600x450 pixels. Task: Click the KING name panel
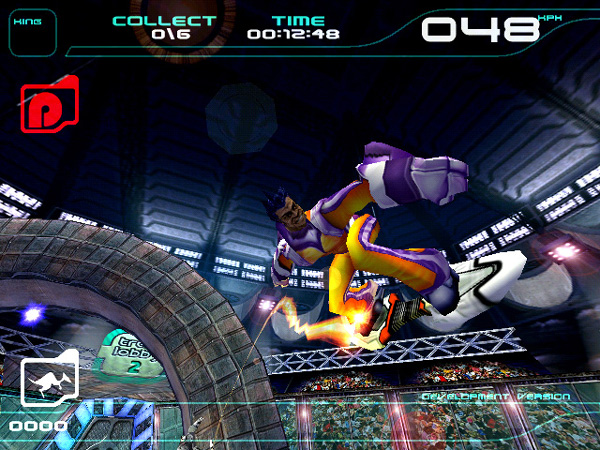coord(32,31)
